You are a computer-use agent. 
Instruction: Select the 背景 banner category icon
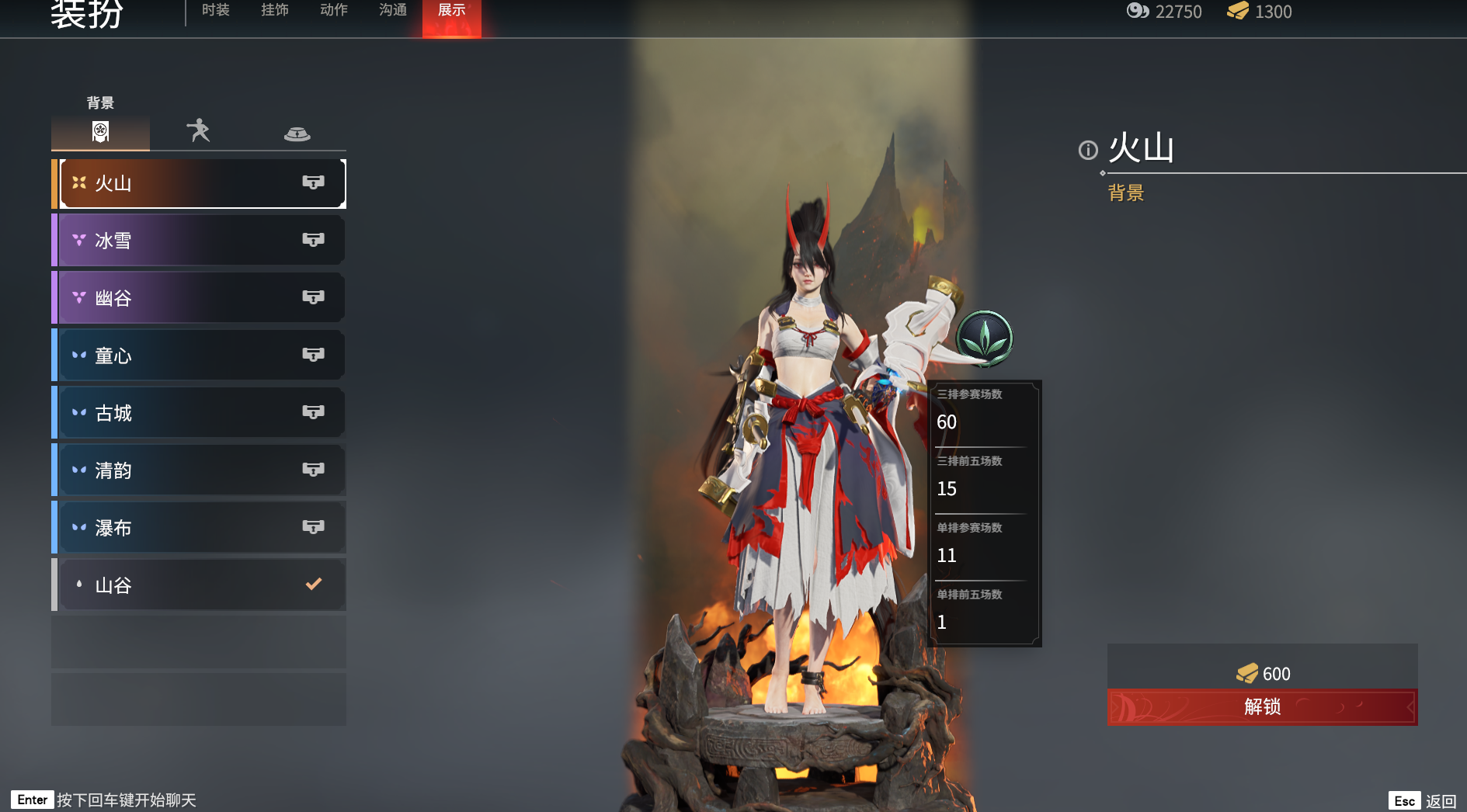100,131
